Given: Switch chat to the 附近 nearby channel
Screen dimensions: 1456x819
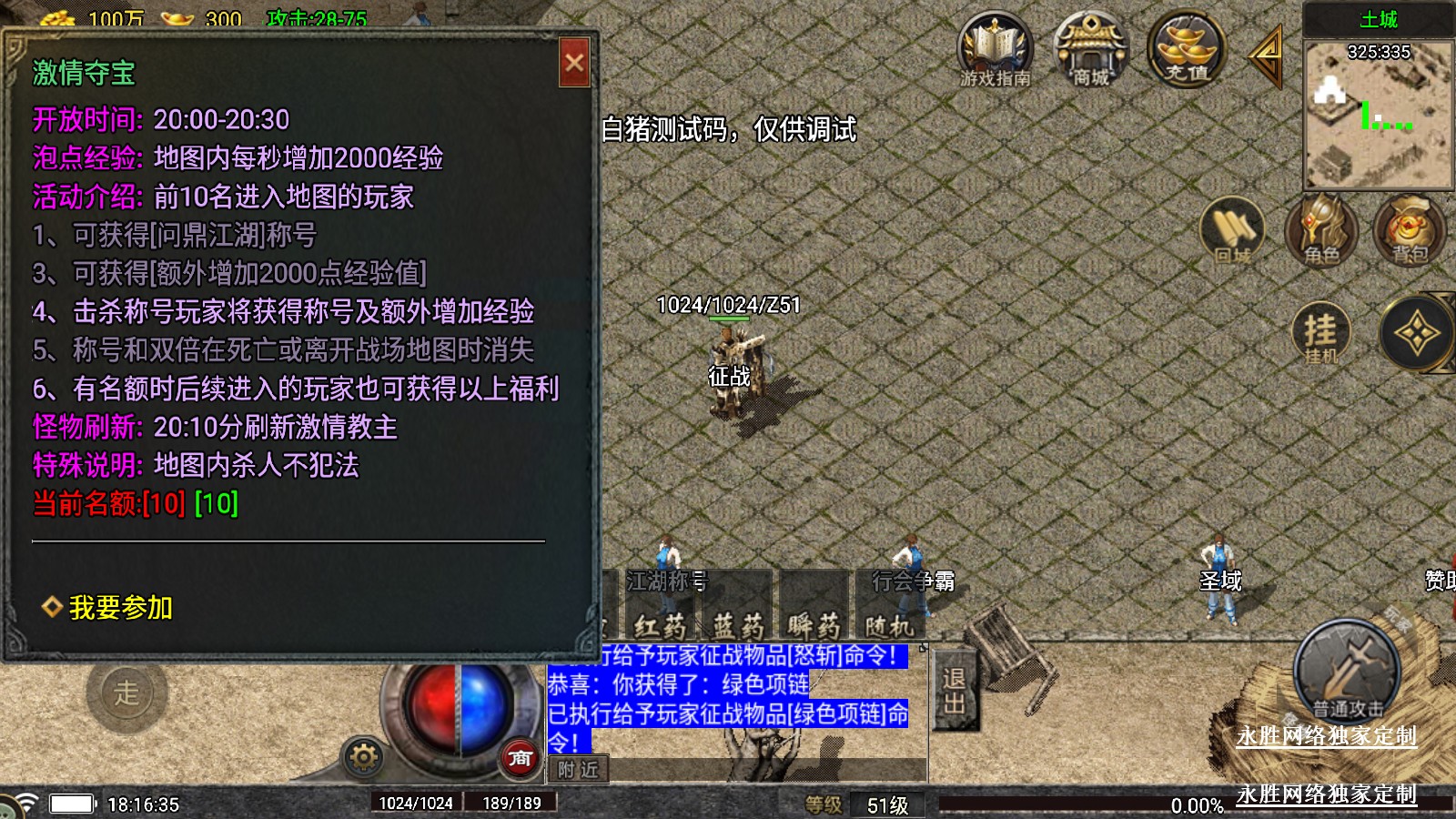Looking at the screenshot, I should click(x=577, y=770).
